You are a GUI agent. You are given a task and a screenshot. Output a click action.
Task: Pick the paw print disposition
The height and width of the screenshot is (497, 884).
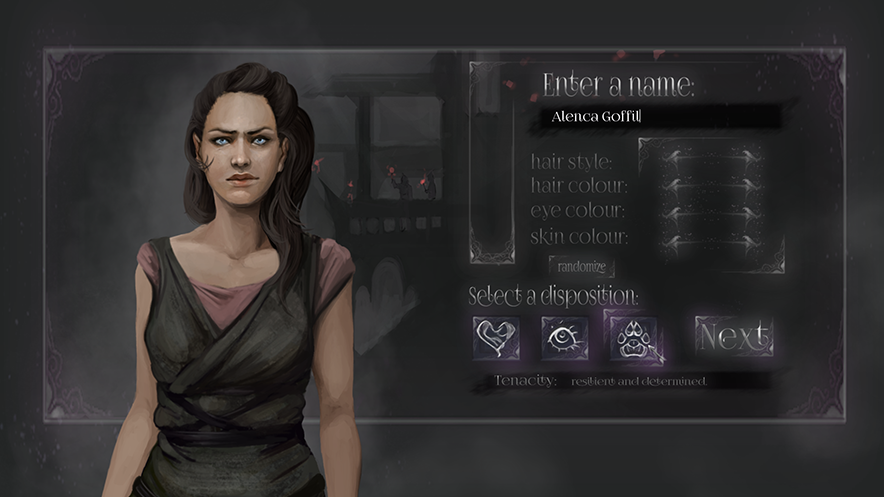tap(631, 337)
